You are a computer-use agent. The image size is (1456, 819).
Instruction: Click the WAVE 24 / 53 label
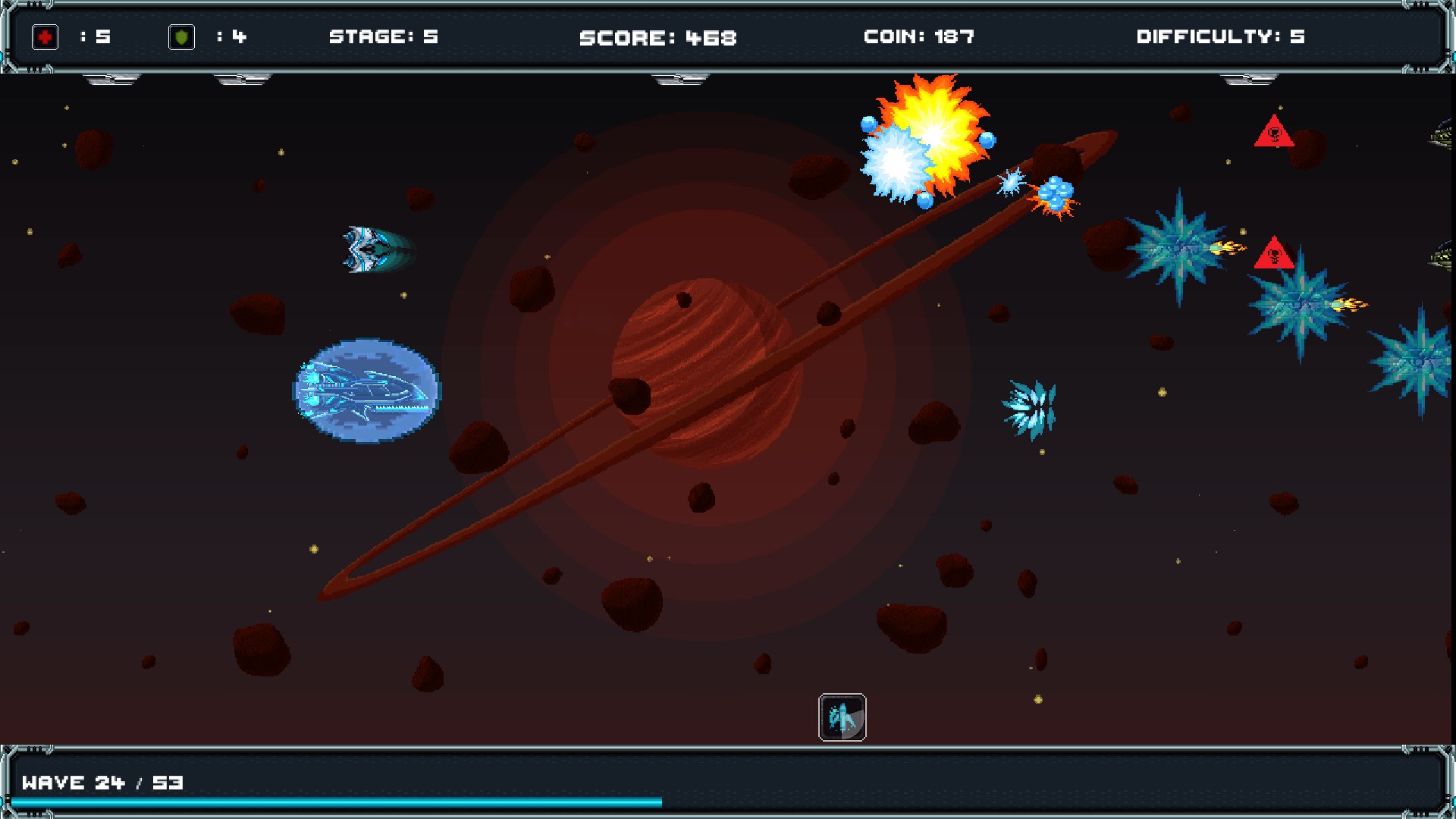(102, 783)
